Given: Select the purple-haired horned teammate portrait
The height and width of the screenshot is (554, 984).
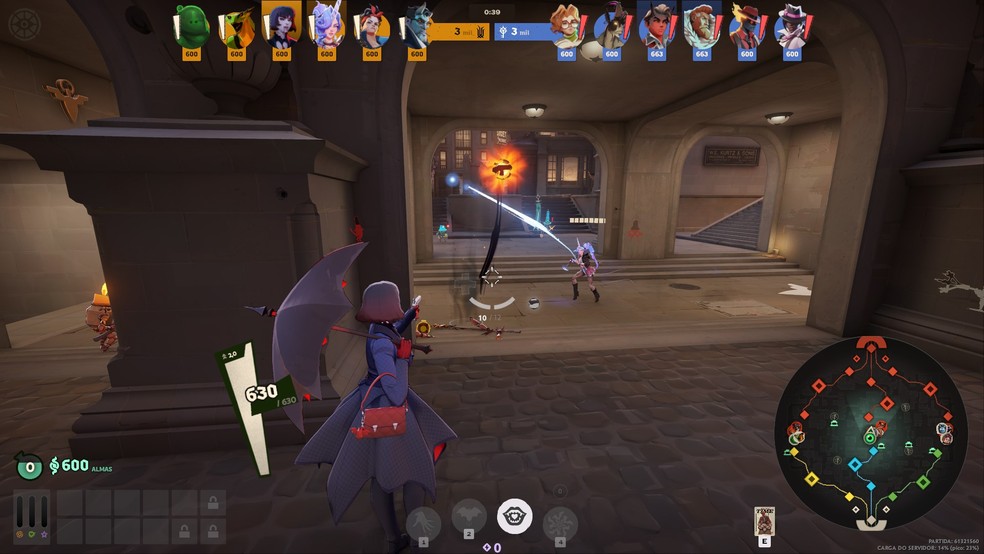Looking at the screenshot, I should pyautogui.click(x=326, y=23).
